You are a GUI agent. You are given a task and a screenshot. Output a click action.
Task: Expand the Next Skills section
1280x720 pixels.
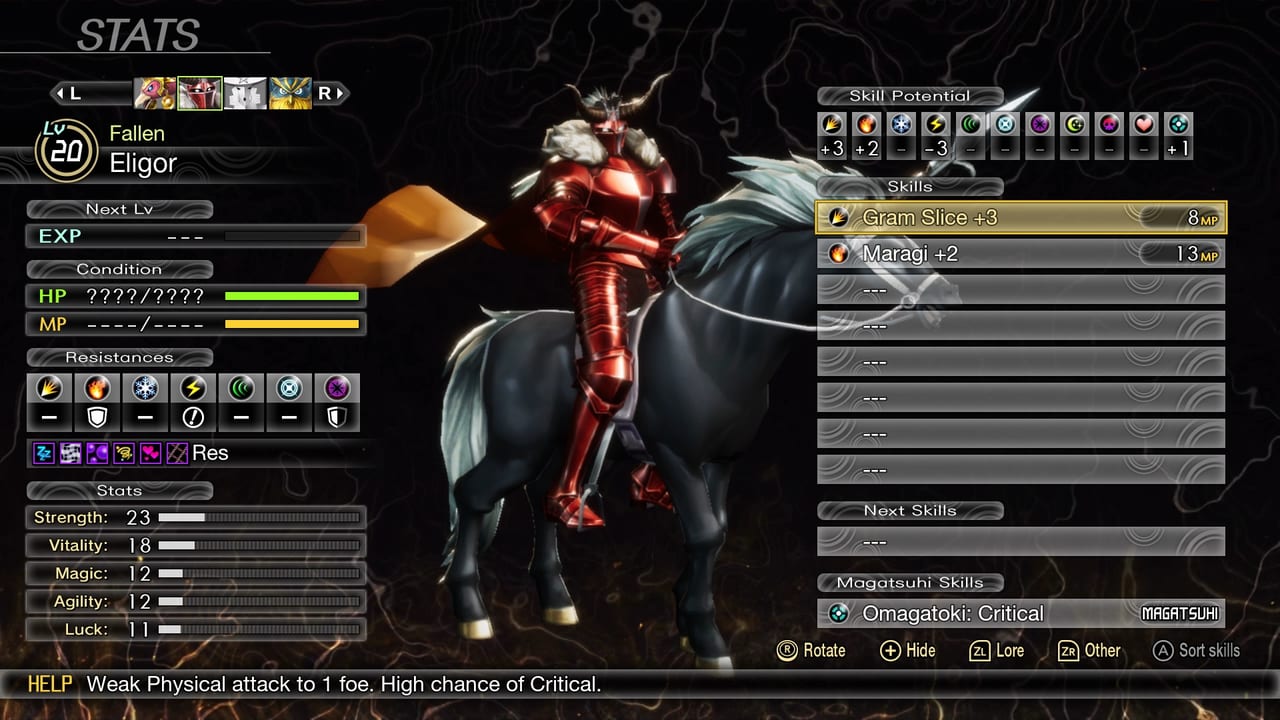912,511
